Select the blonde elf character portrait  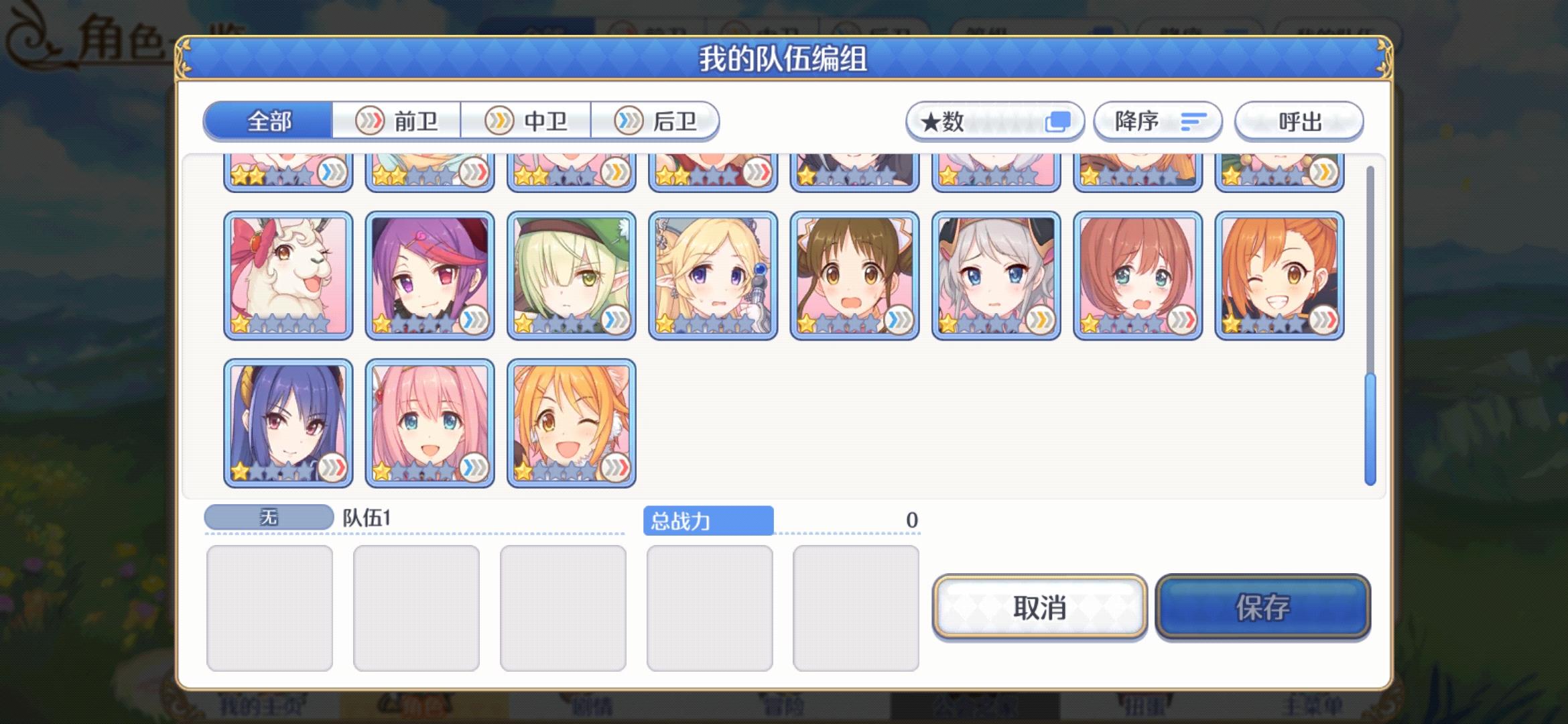click(713, 275)
